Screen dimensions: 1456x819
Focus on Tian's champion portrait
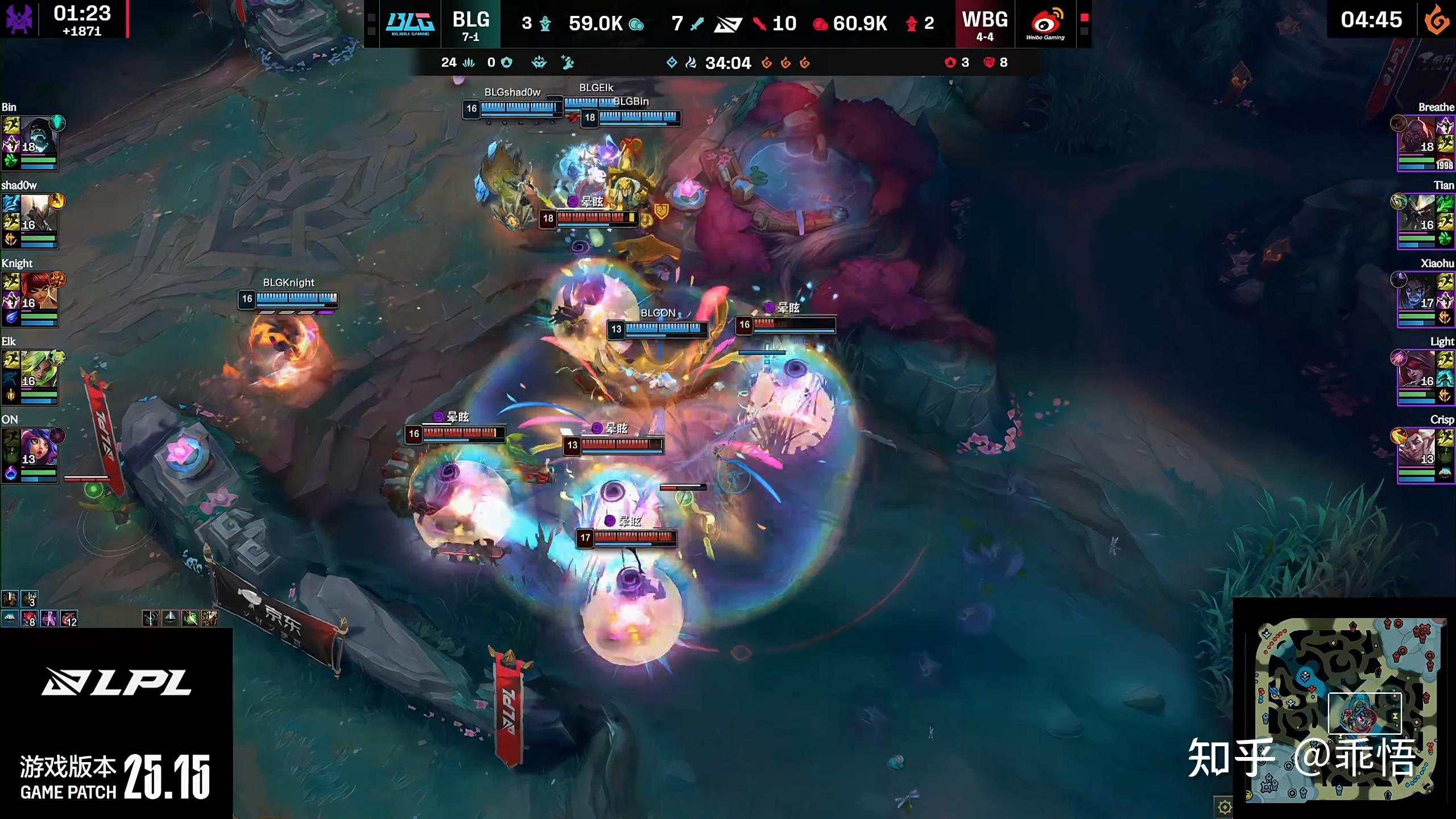(1417, 214)
